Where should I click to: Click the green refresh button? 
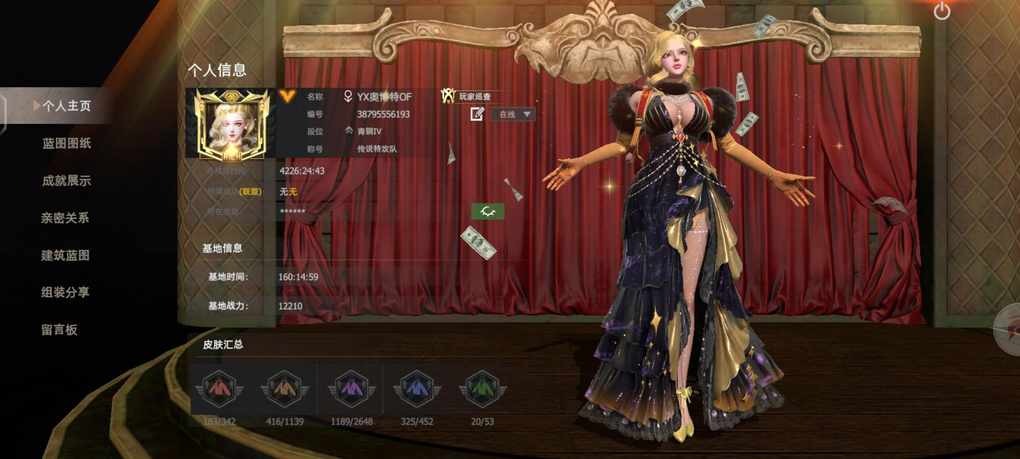coord(488,211)
